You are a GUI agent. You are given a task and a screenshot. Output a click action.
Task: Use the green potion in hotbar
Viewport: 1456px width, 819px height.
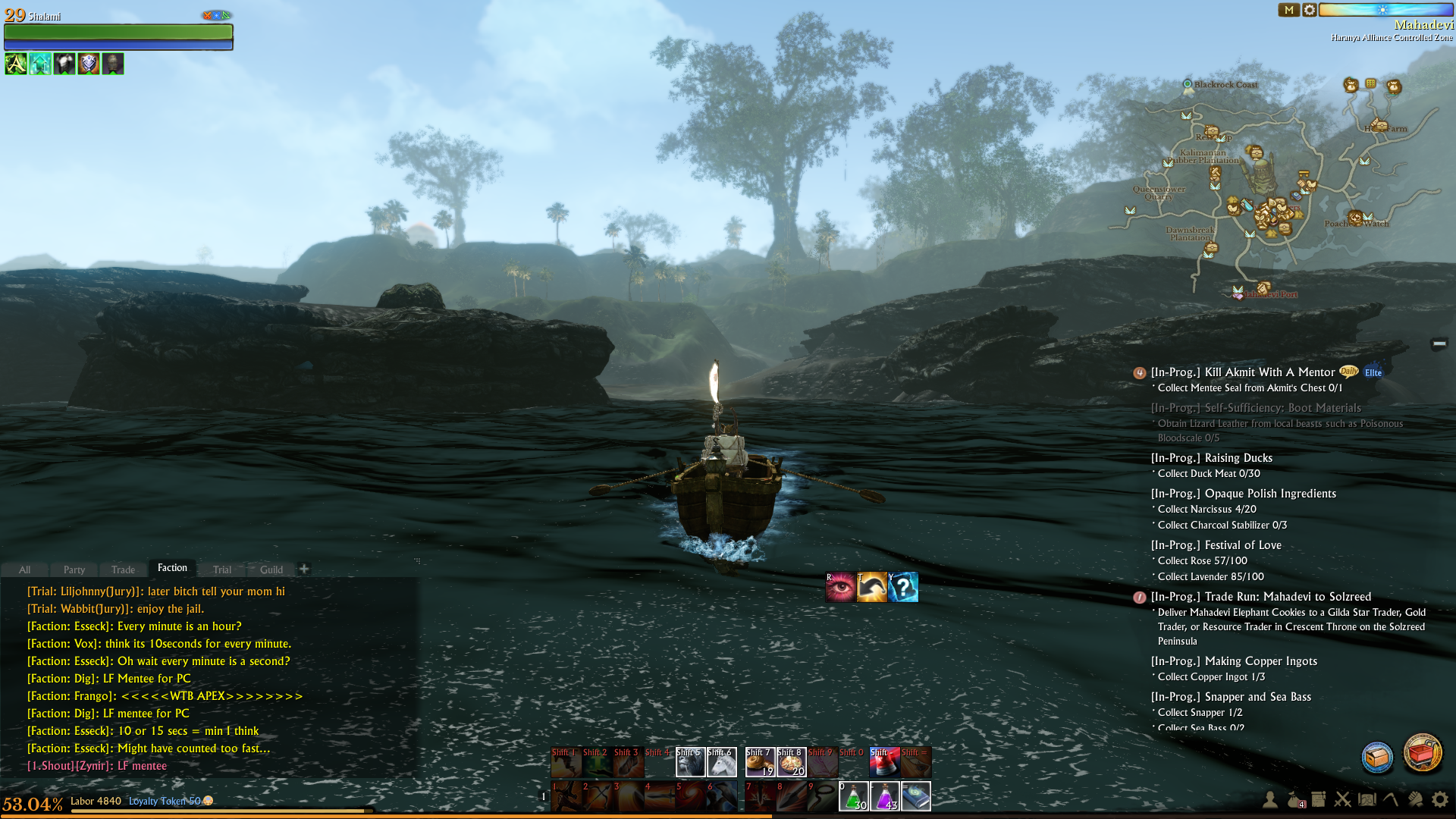coord(853,796)
